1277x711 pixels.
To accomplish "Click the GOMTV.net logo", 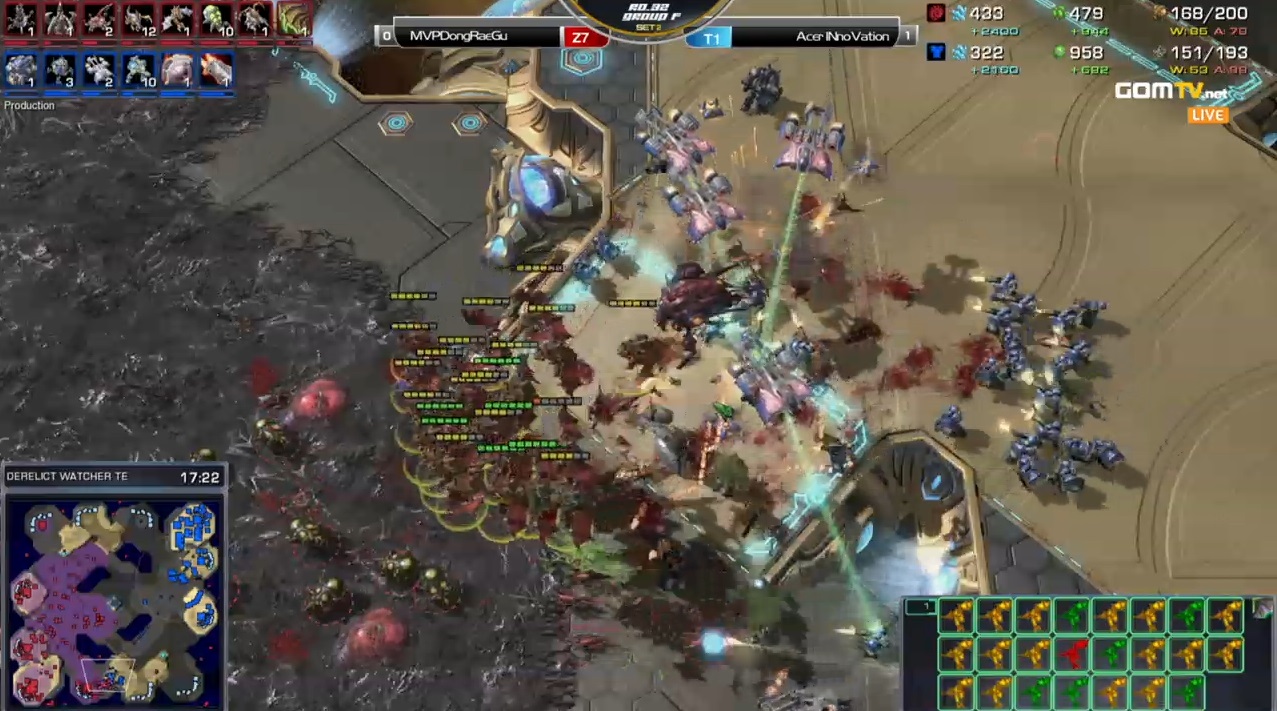I will coord(1170,92).
